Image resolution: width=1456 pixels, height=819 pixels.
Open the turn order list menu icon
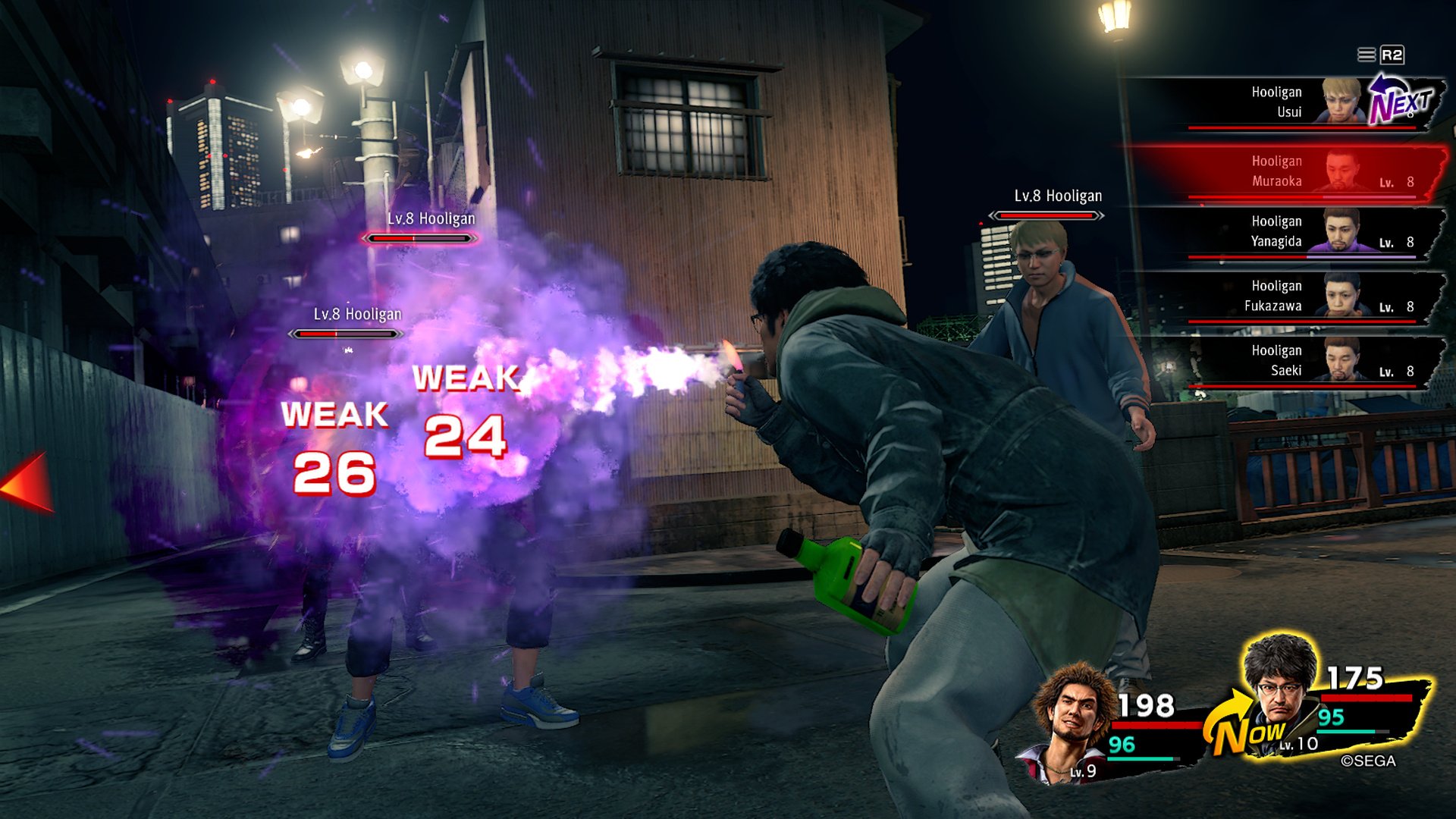coord(1366,55)
